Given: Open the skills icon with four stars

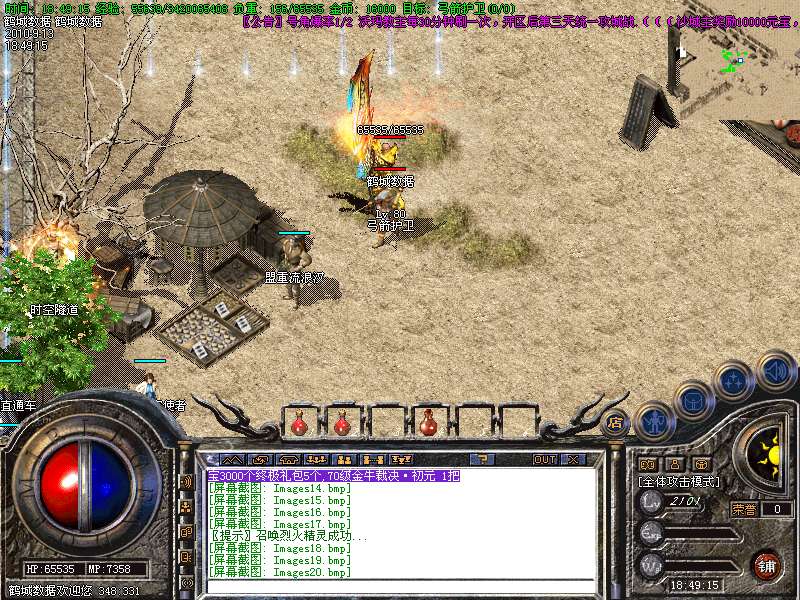Looking at the screenshot, I should (734, 380).
